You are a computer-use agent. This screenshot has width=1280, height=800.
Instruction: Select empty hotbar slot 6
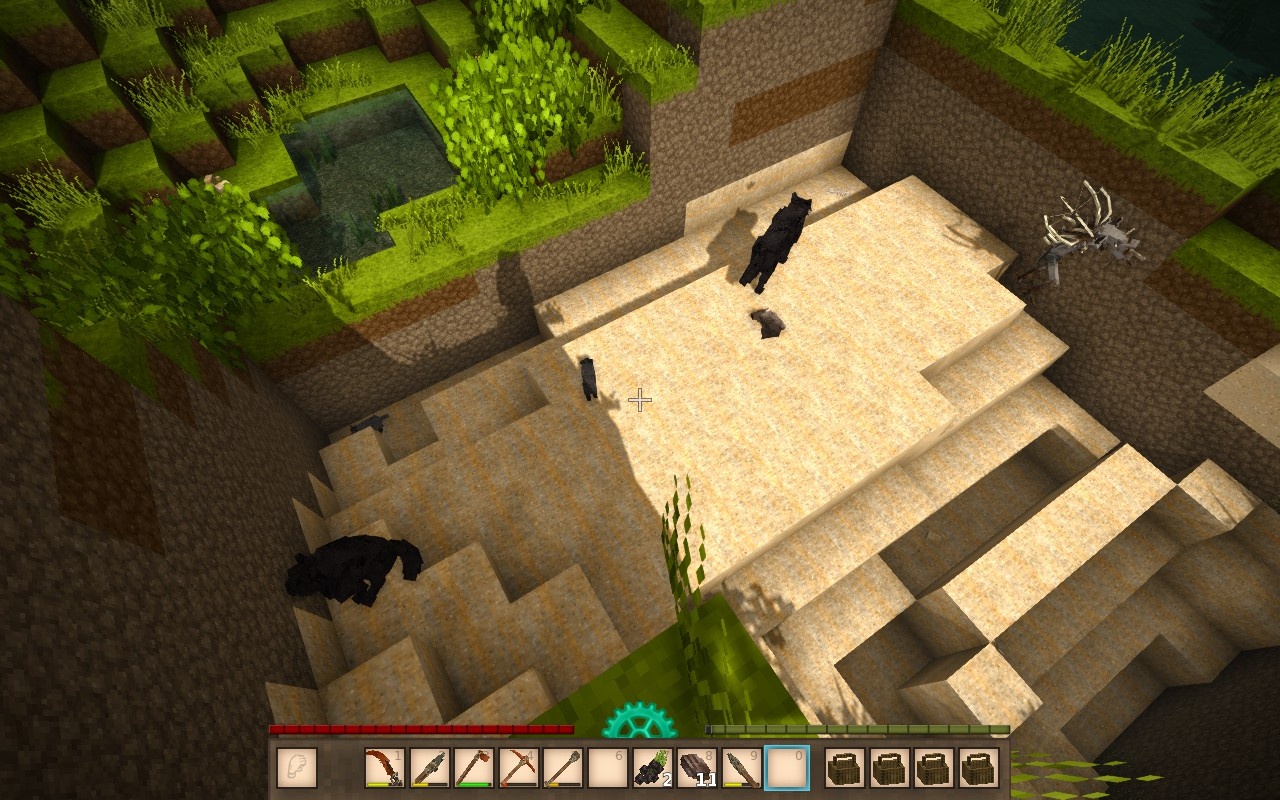608,768
